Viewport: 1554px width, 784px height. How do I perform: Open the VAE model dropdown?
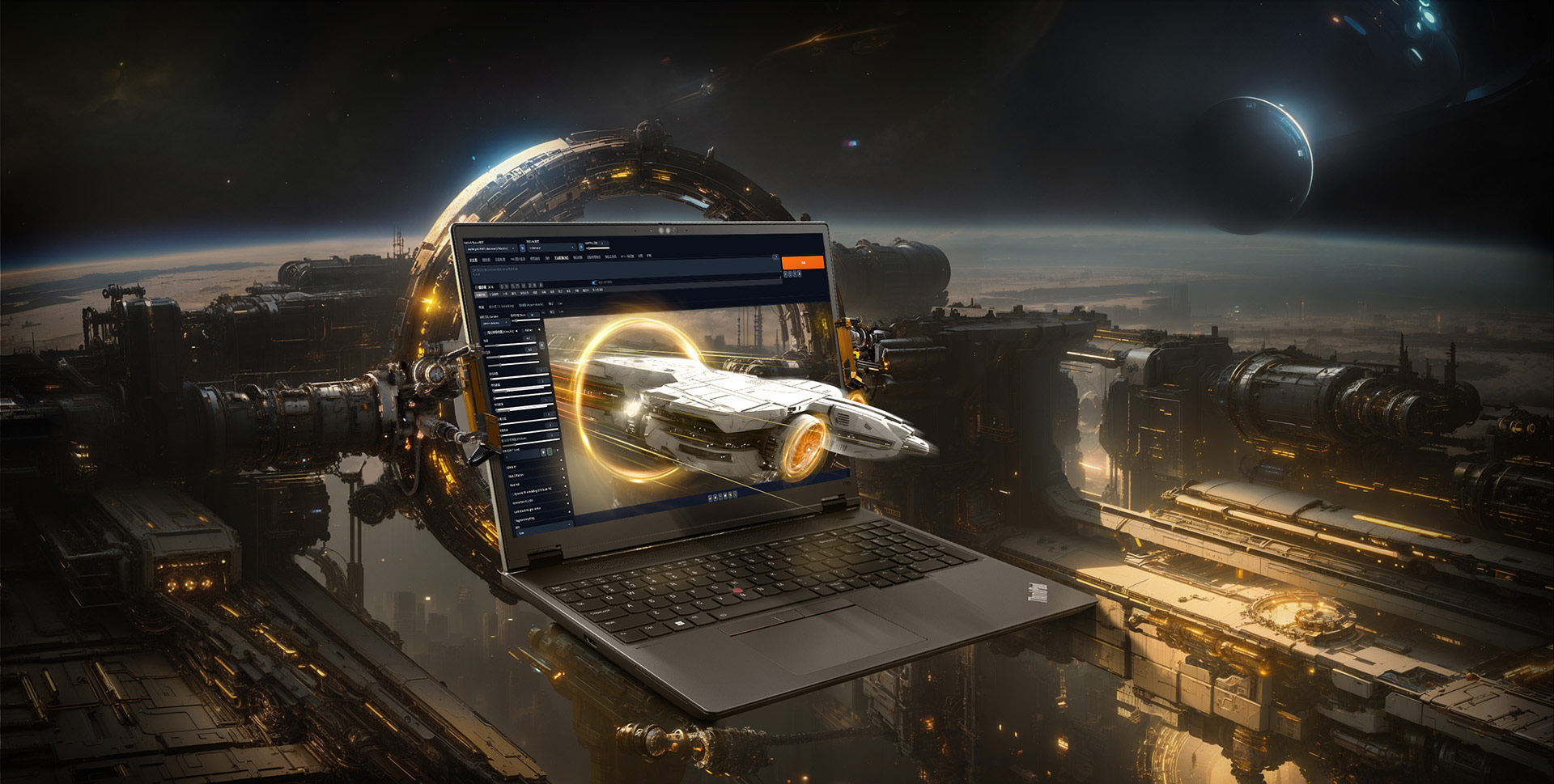(551, 248)
